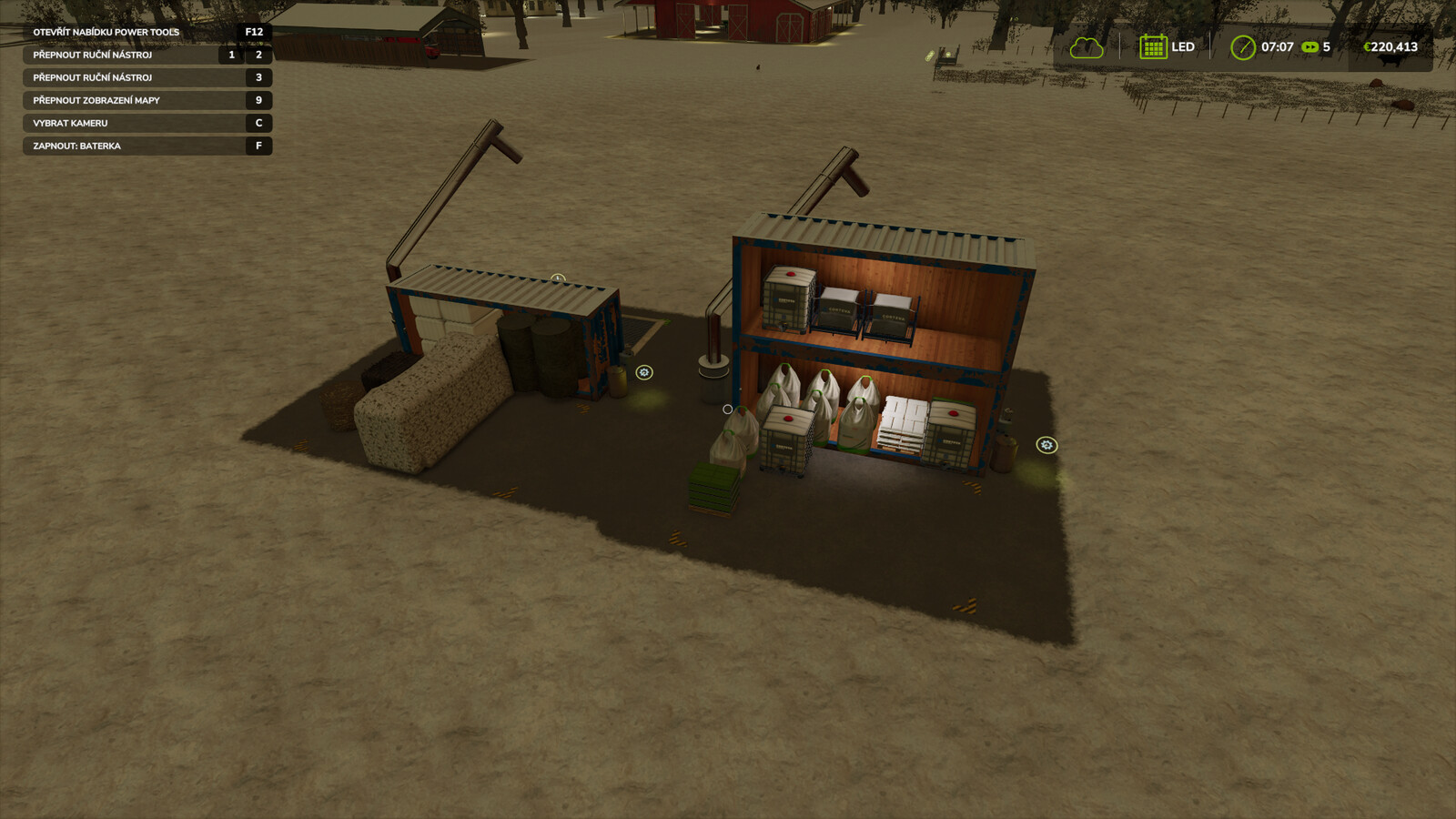Click the C key badge on VYBRAT KAMERU
This screenshot has height=819, width=1456.
(x=258, y=123)
